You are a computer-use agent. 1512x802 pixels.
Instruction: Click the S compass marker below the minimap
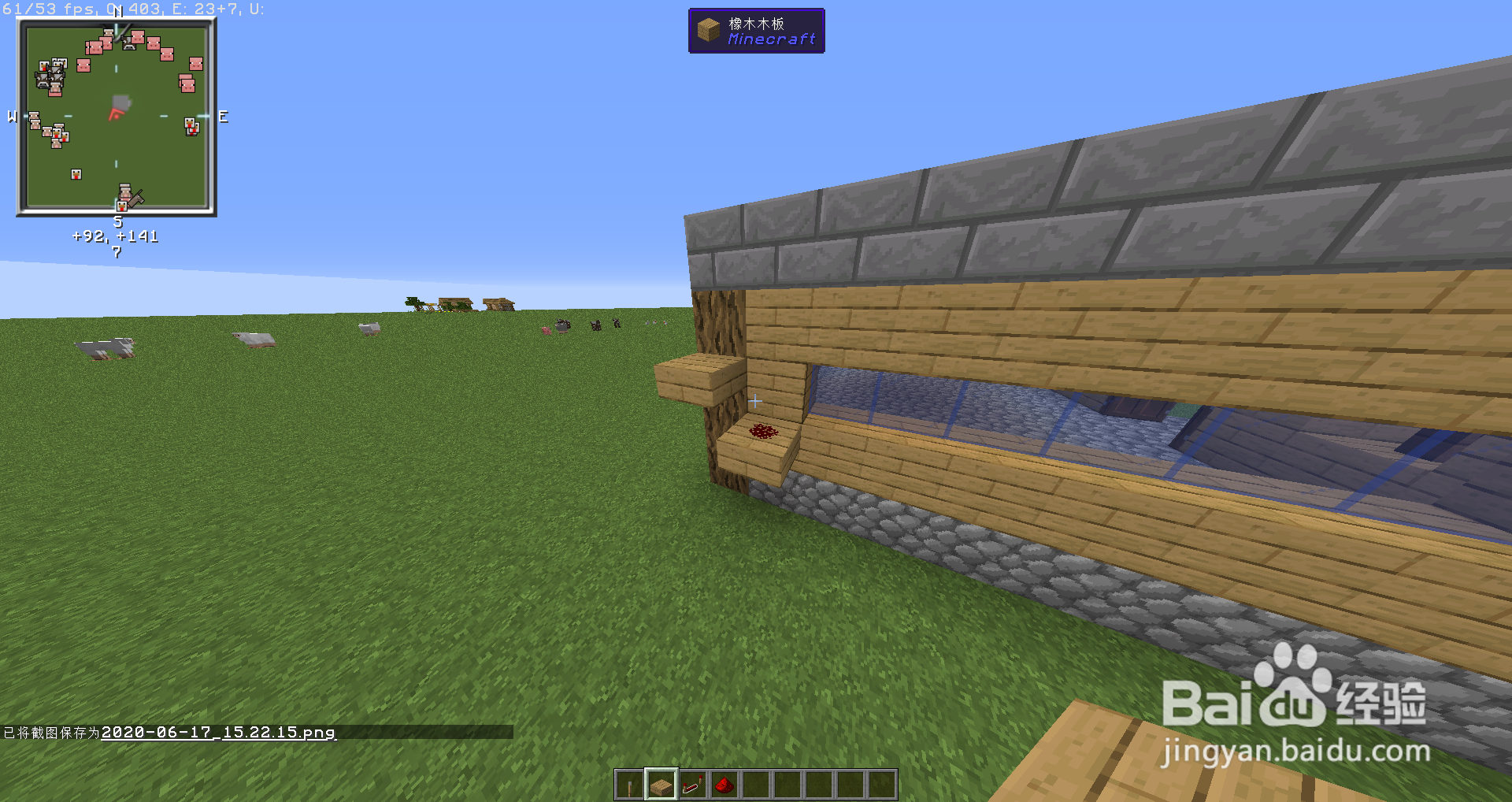point(118,221)
